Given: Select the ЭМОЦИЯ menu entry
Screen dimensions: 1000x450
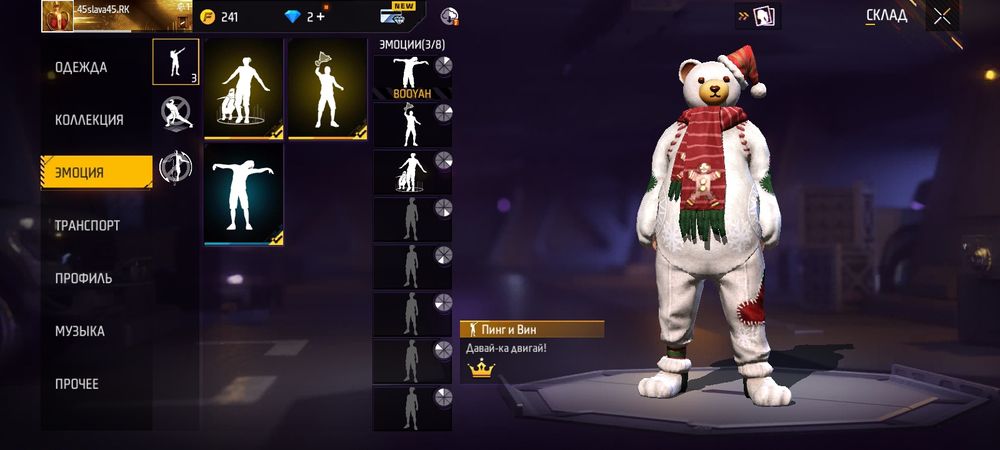Looking at the screenshot, I should 96,172.
